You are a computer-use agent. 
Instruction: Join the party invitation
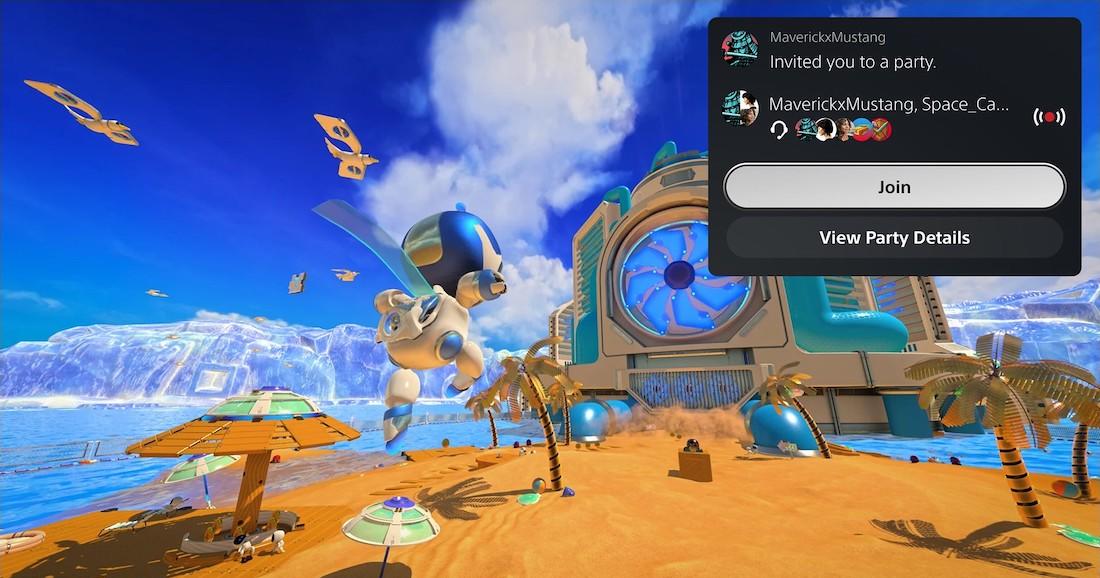point(894,187)
